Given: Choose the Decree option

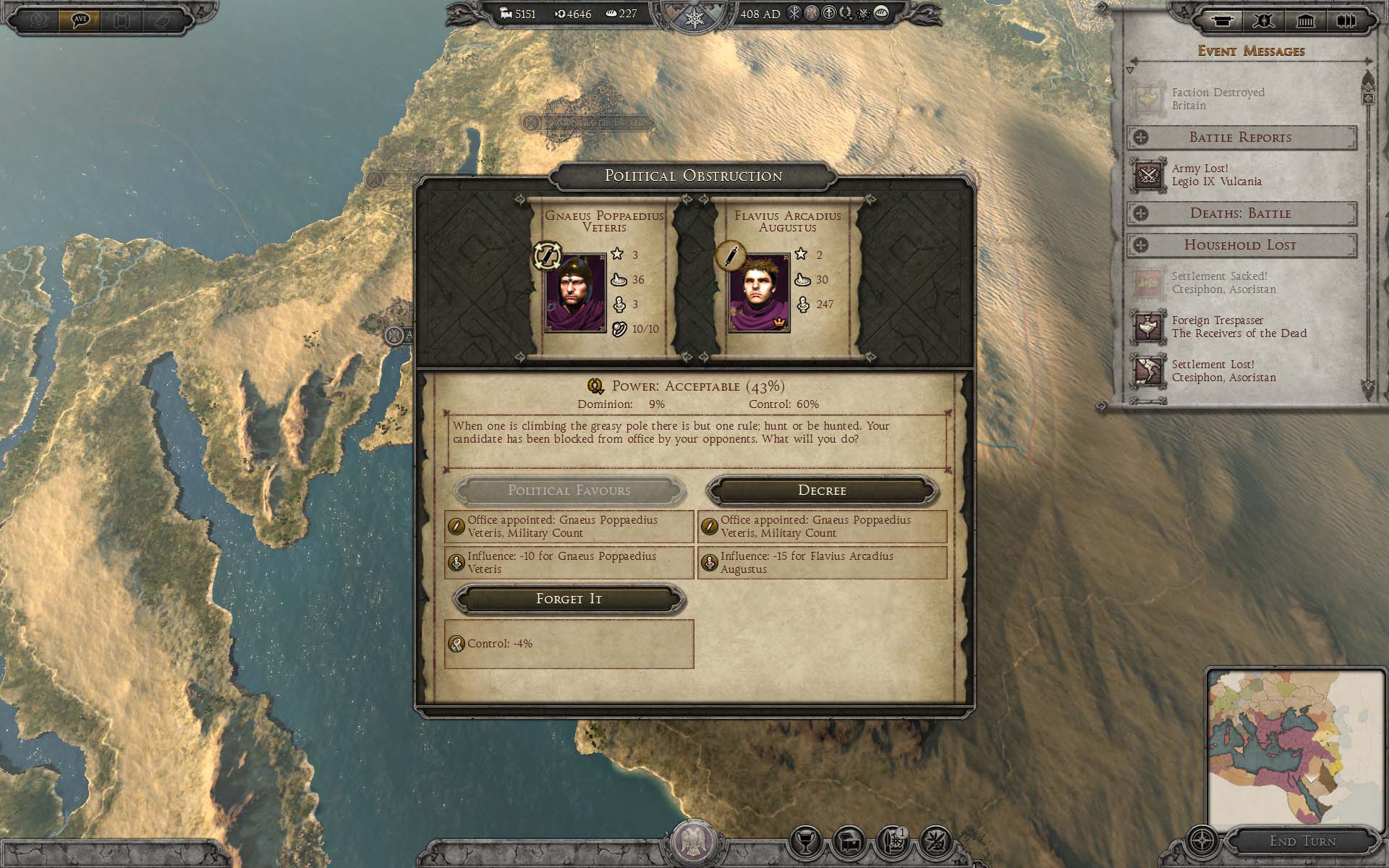Looking at the screenshot, I should pos(822,490).
